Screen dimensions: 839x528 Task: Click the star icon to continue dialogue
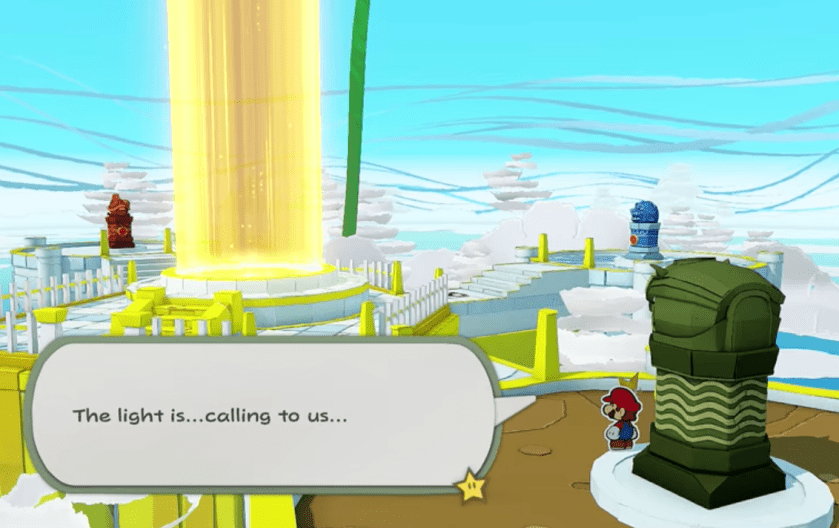[x=468, y=485]
